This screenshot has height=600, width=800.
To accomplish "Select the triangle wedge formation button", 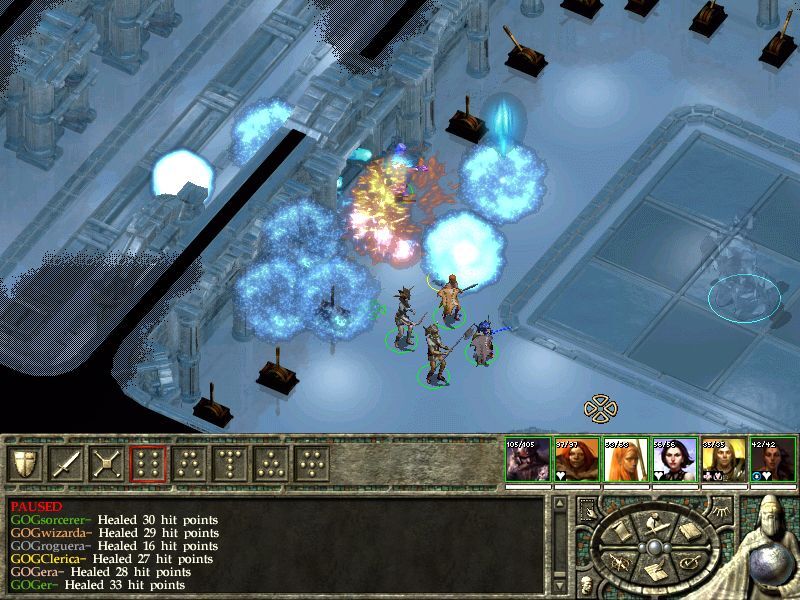I will coord(272,464).
